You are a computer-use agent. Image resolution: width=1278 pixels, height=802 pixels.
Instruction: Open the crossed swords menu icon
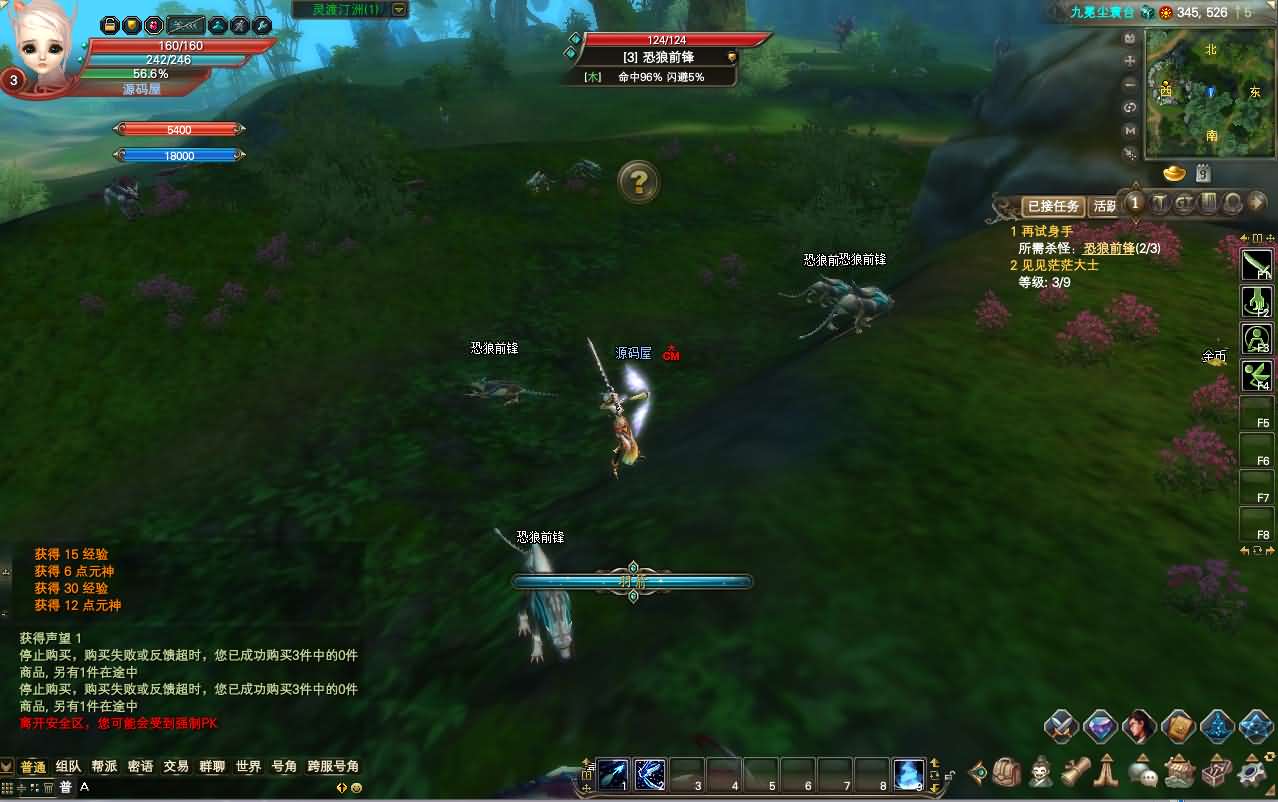(1061, 727)
